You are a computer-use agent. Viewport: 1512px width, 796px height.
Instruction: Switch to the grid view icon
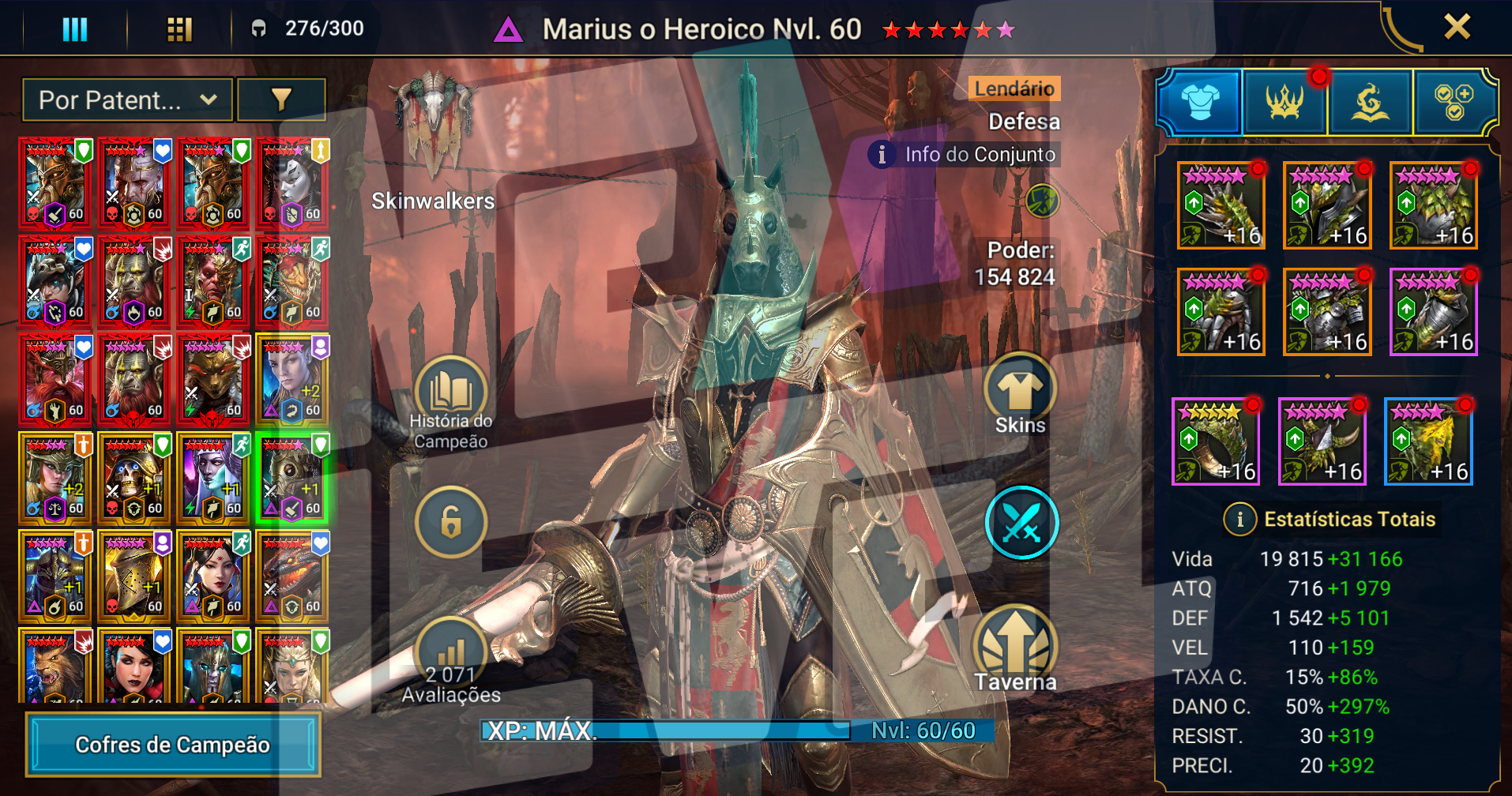[x=179, y=29]
